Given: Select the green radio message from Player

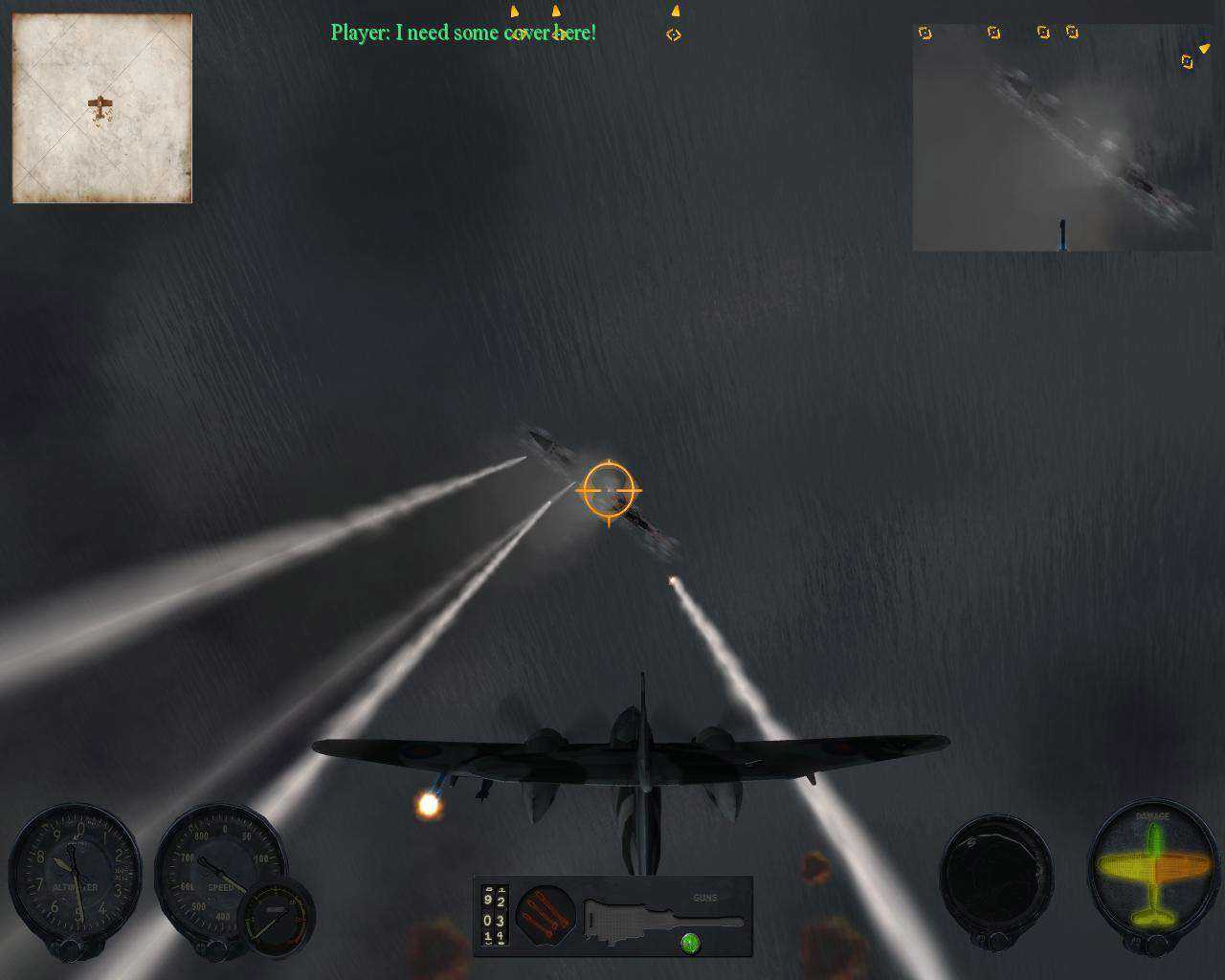Looking at the screenshot, I should pyautogui.click(x=463, y=32).
